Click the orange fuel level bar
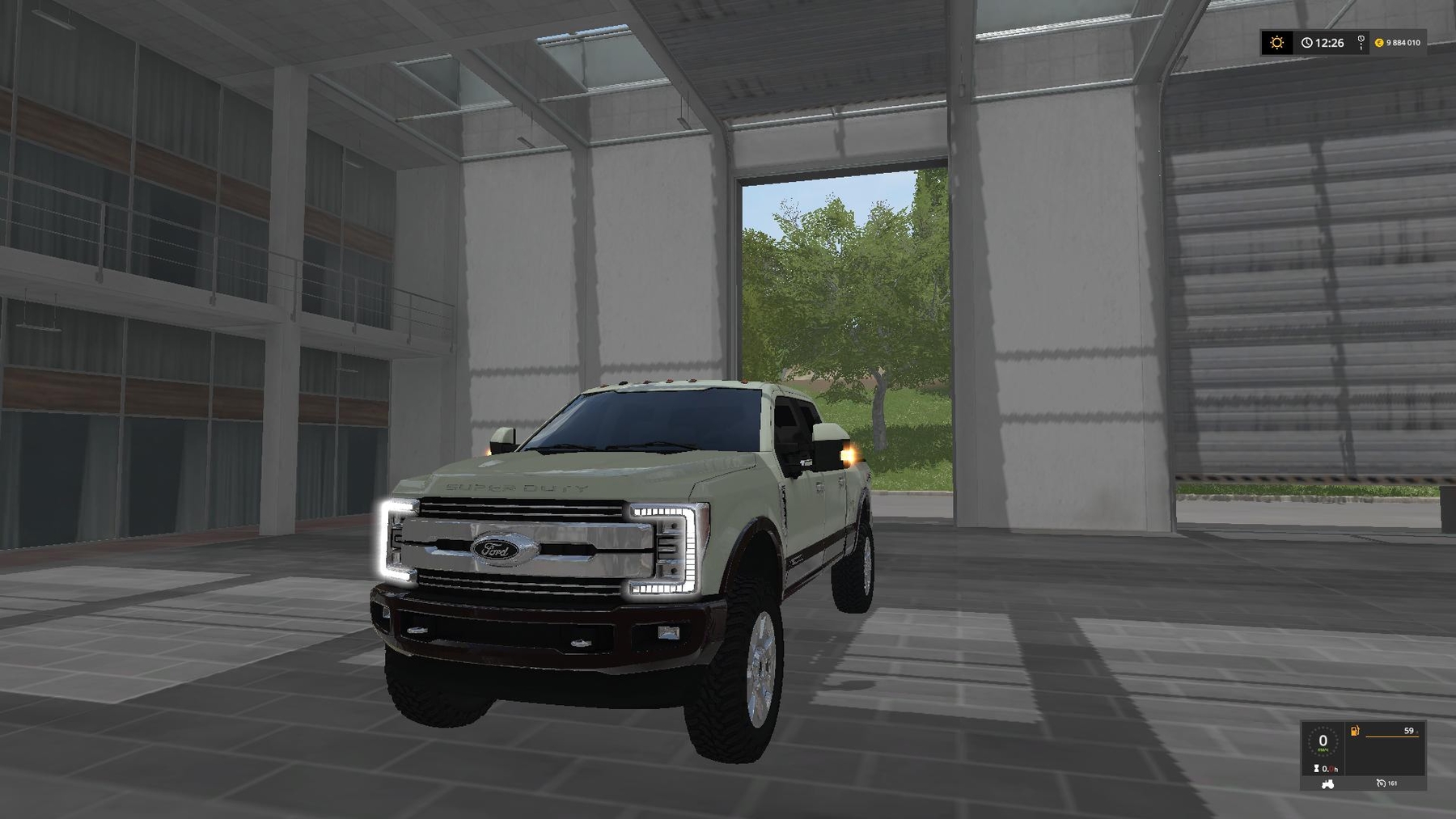This screenshot has height=819, width=1456. (1392, 737)
